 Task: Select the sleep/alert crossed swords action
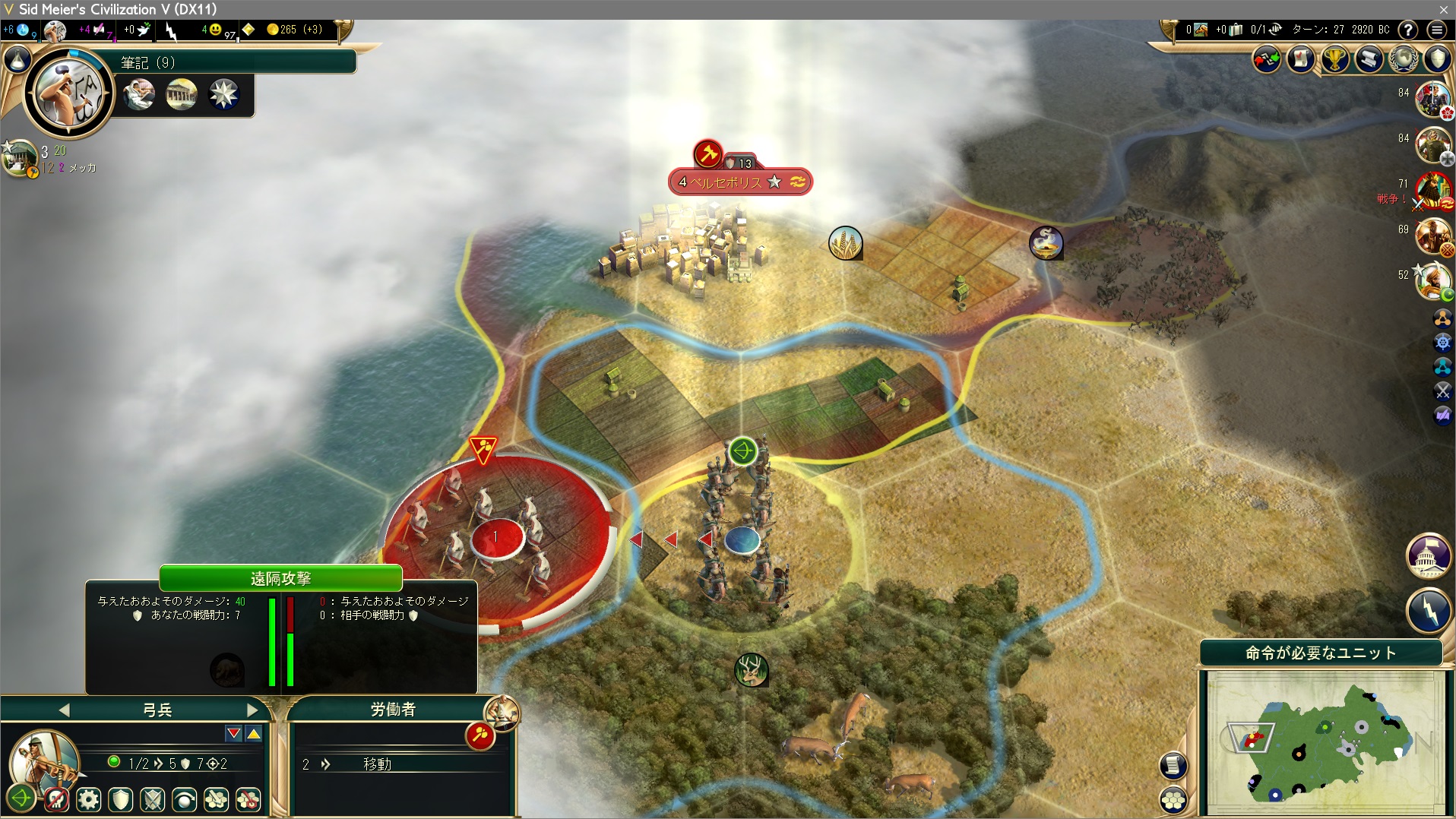tap(153, 799)
